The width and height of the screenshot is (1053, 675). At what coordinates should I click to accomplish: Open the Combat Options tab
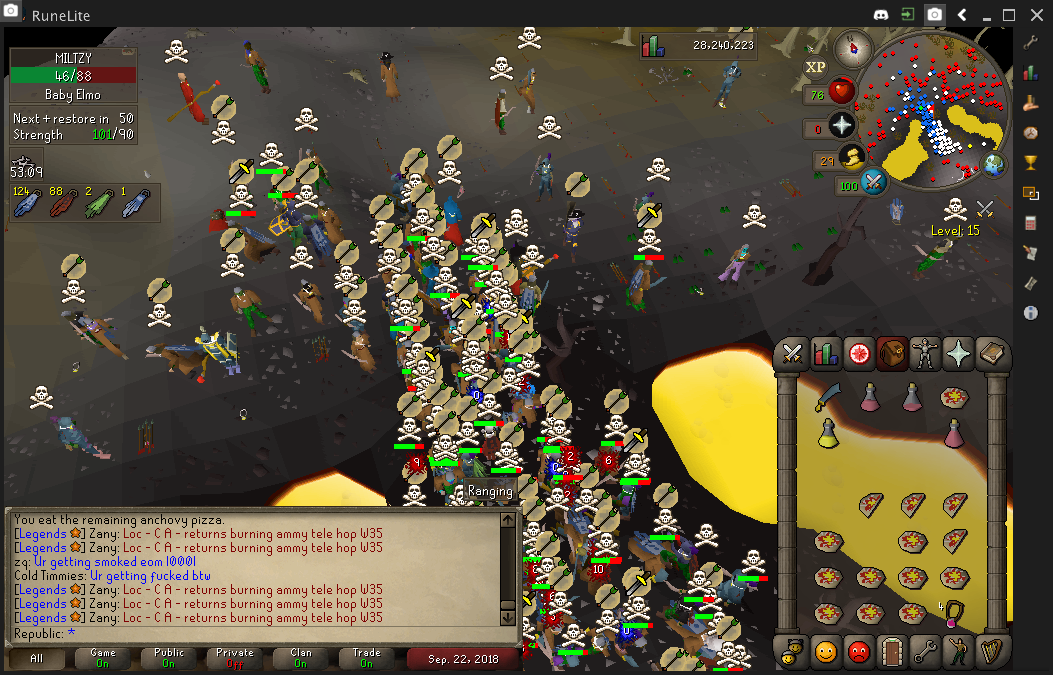click(x=793, y=354)
